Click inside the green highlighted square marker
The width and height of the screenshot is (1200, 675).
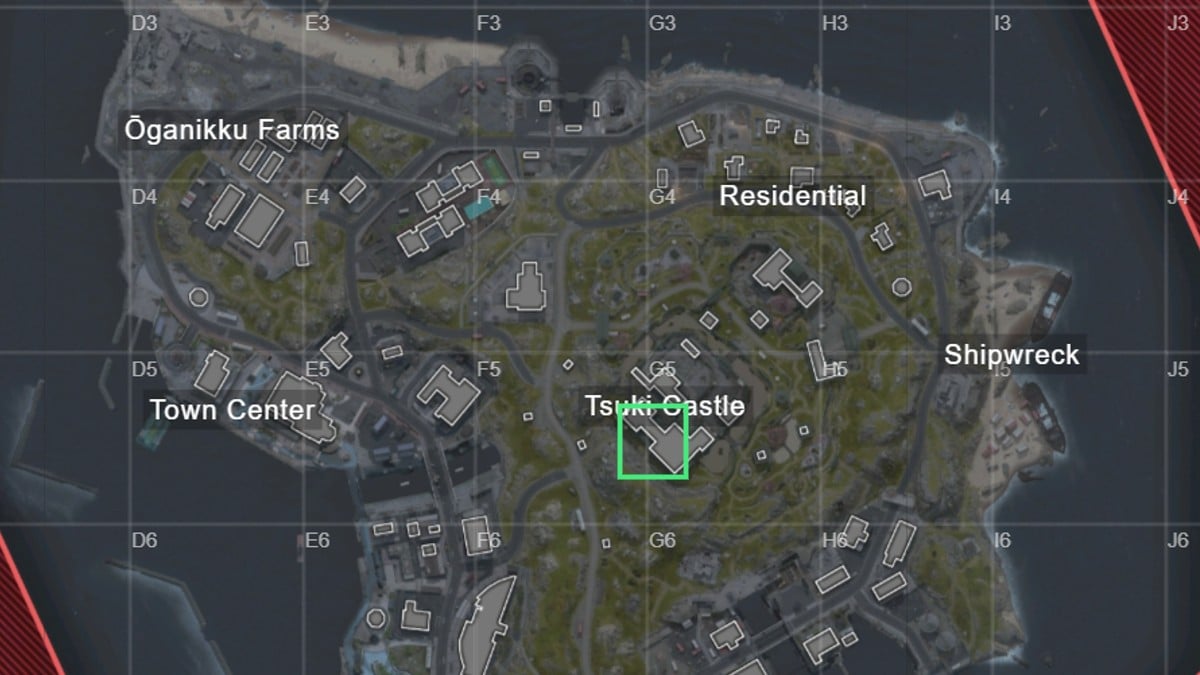[x=653, y=441]
